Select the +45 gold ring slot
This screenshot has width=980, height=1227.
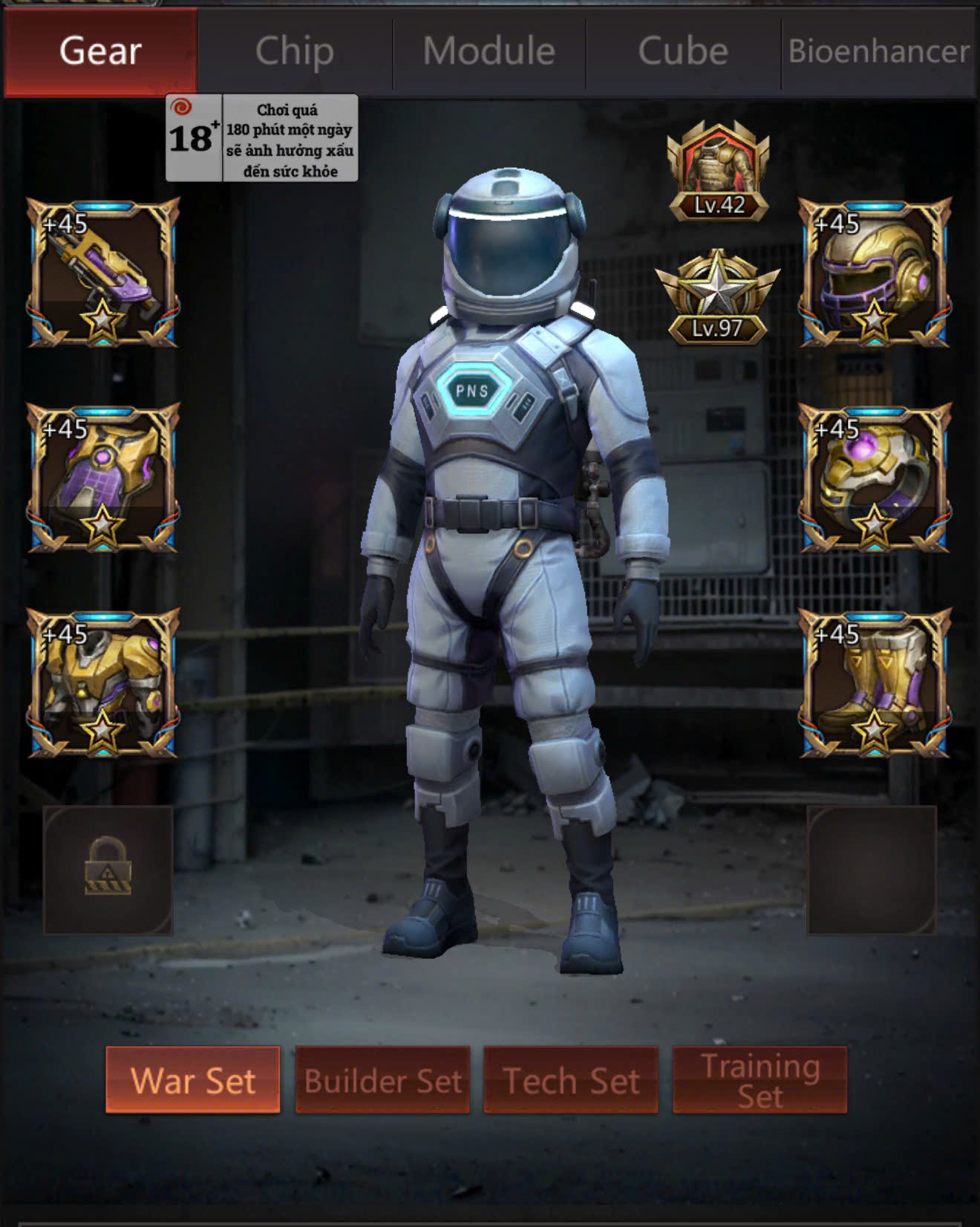(875, 478)
